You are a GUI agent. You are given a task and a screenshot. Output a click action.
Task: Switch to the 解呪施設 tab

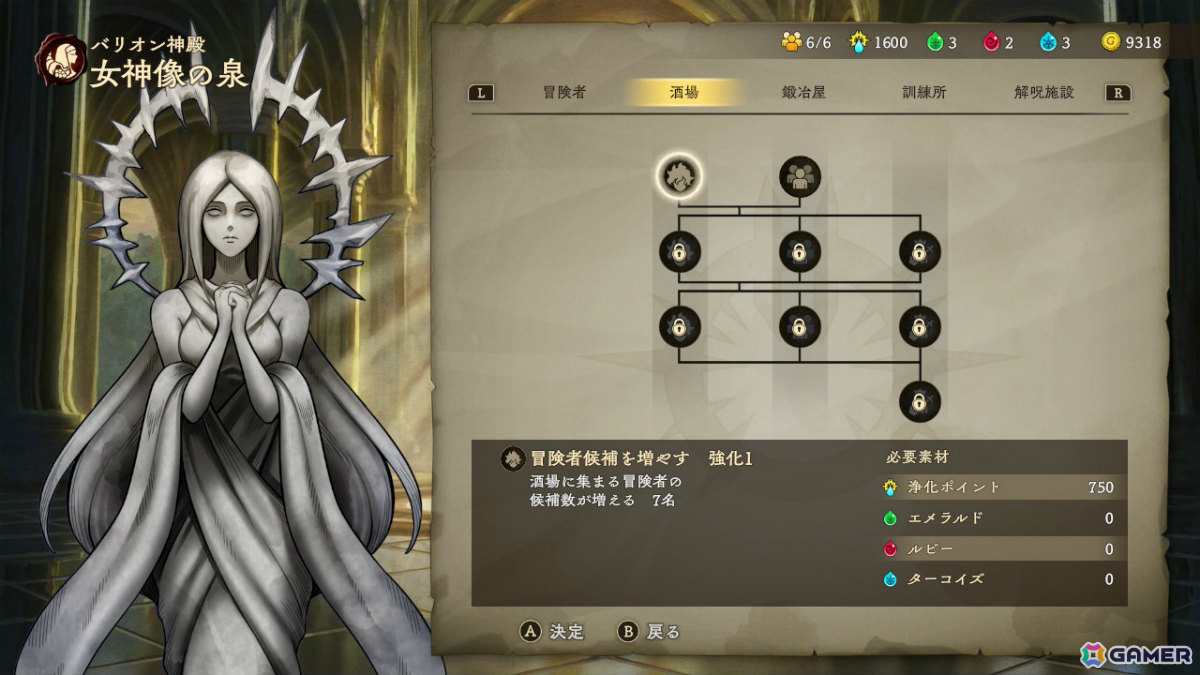click(x=1044, y=93)
